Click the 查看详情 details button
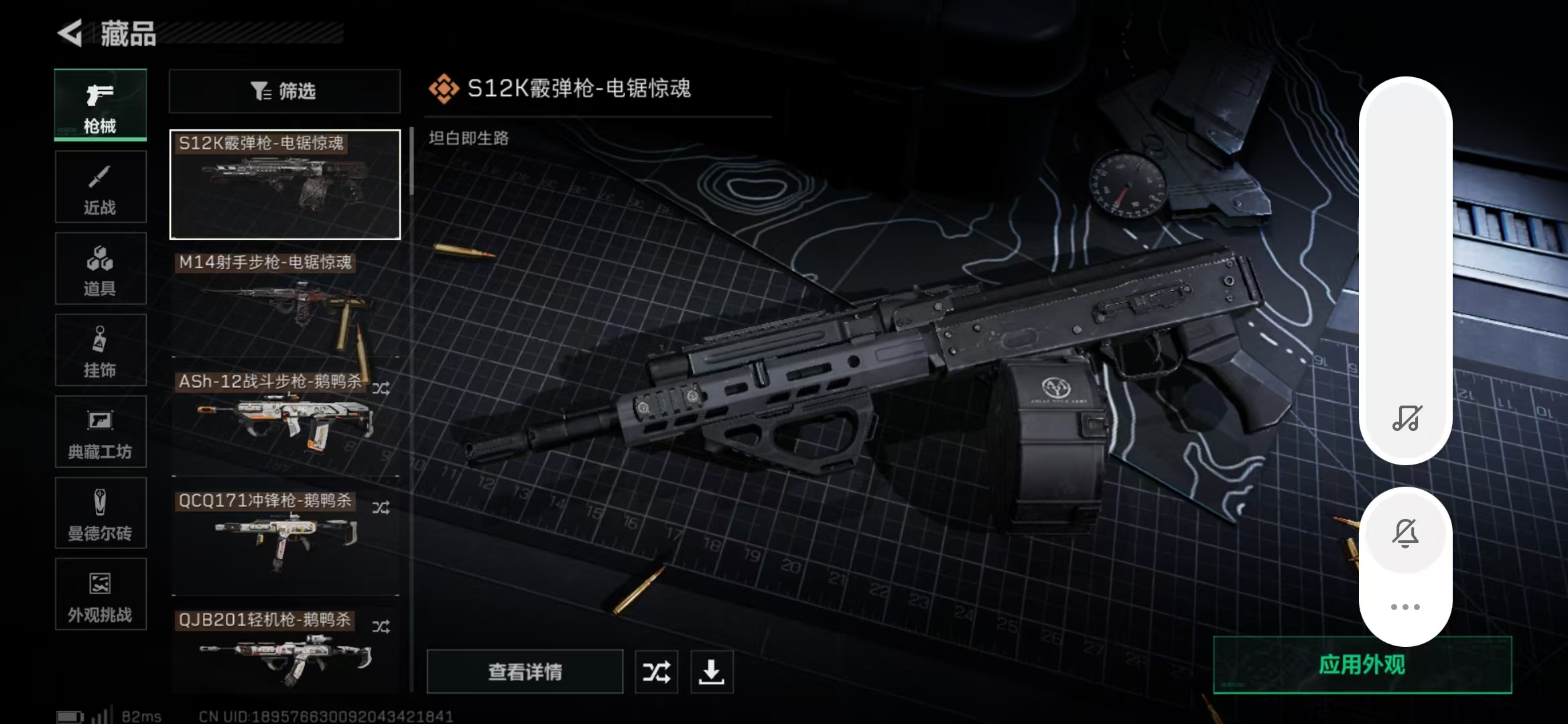 tap(525, 671)
